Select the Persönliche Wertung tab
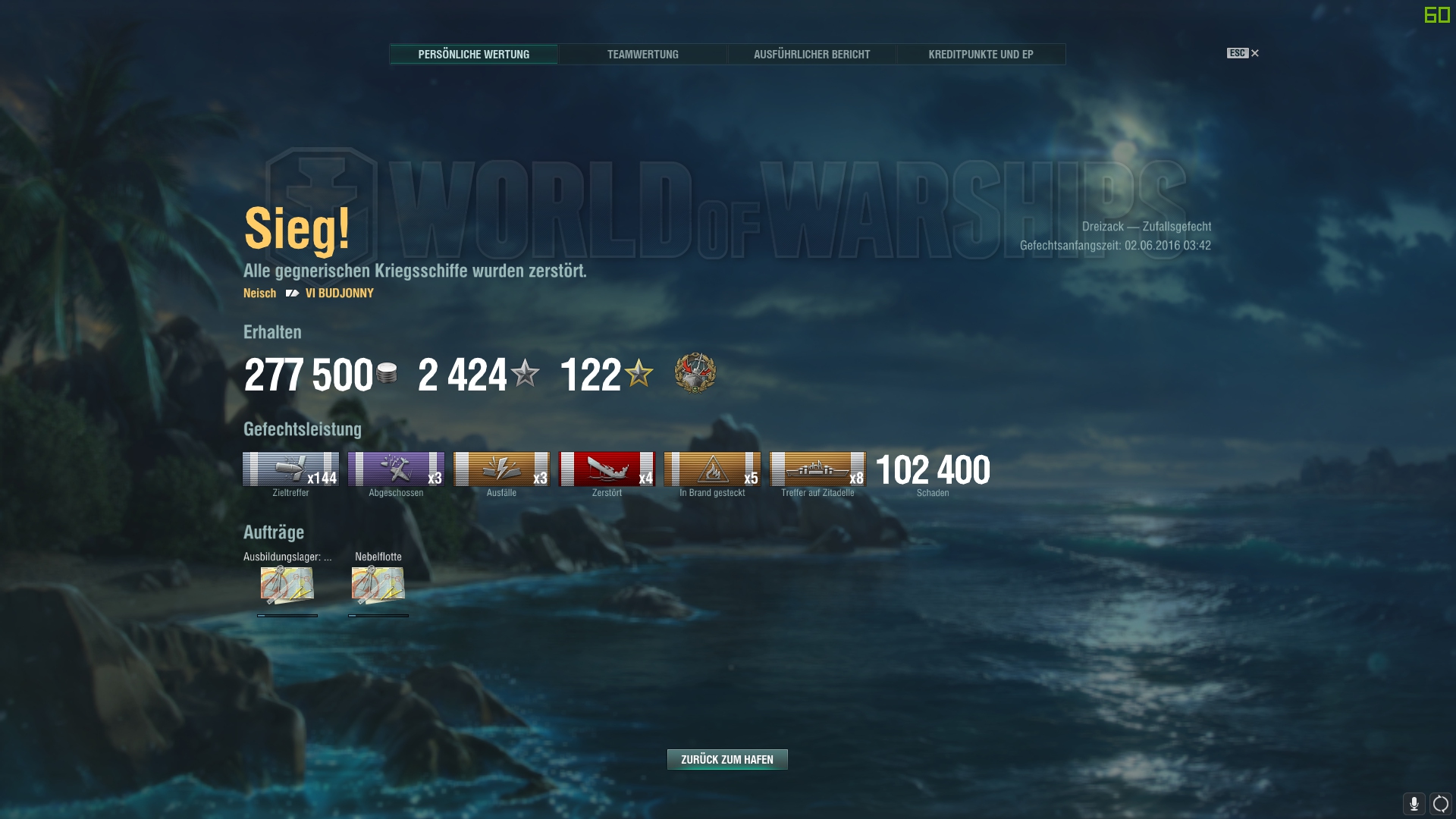 474,55
